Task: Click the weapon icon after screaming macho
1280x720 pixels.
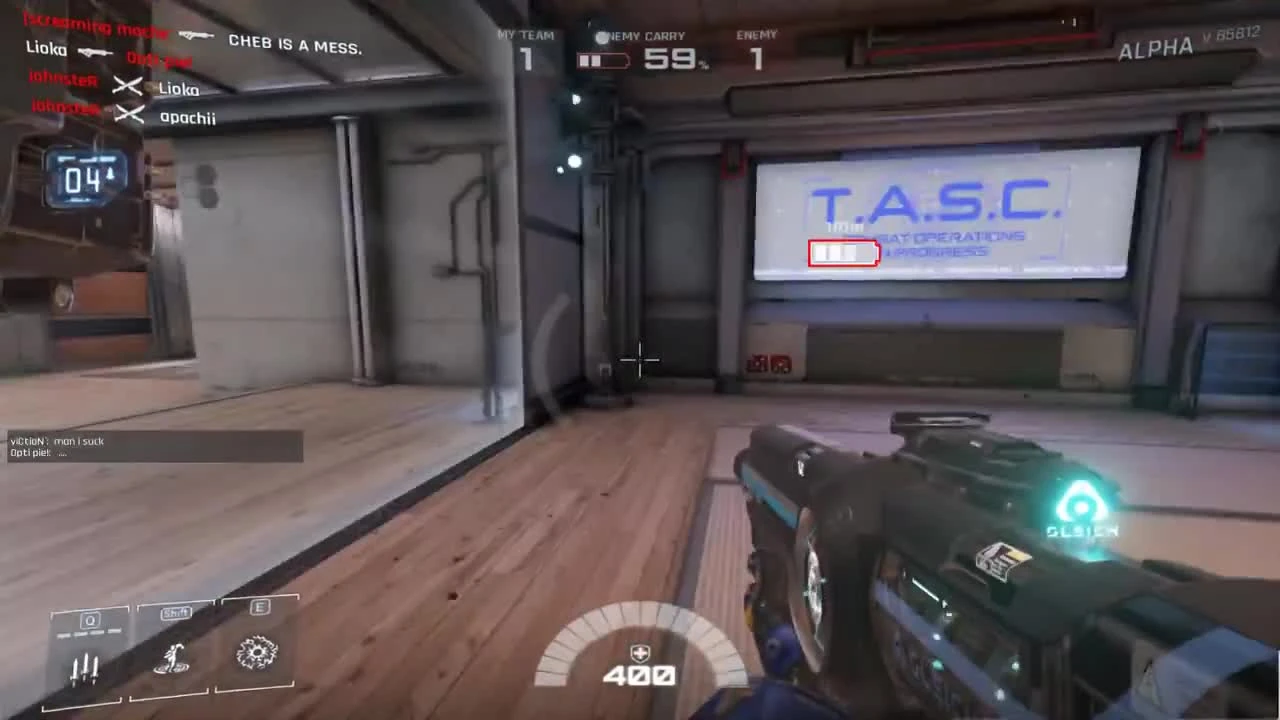Action: [196, 33]
